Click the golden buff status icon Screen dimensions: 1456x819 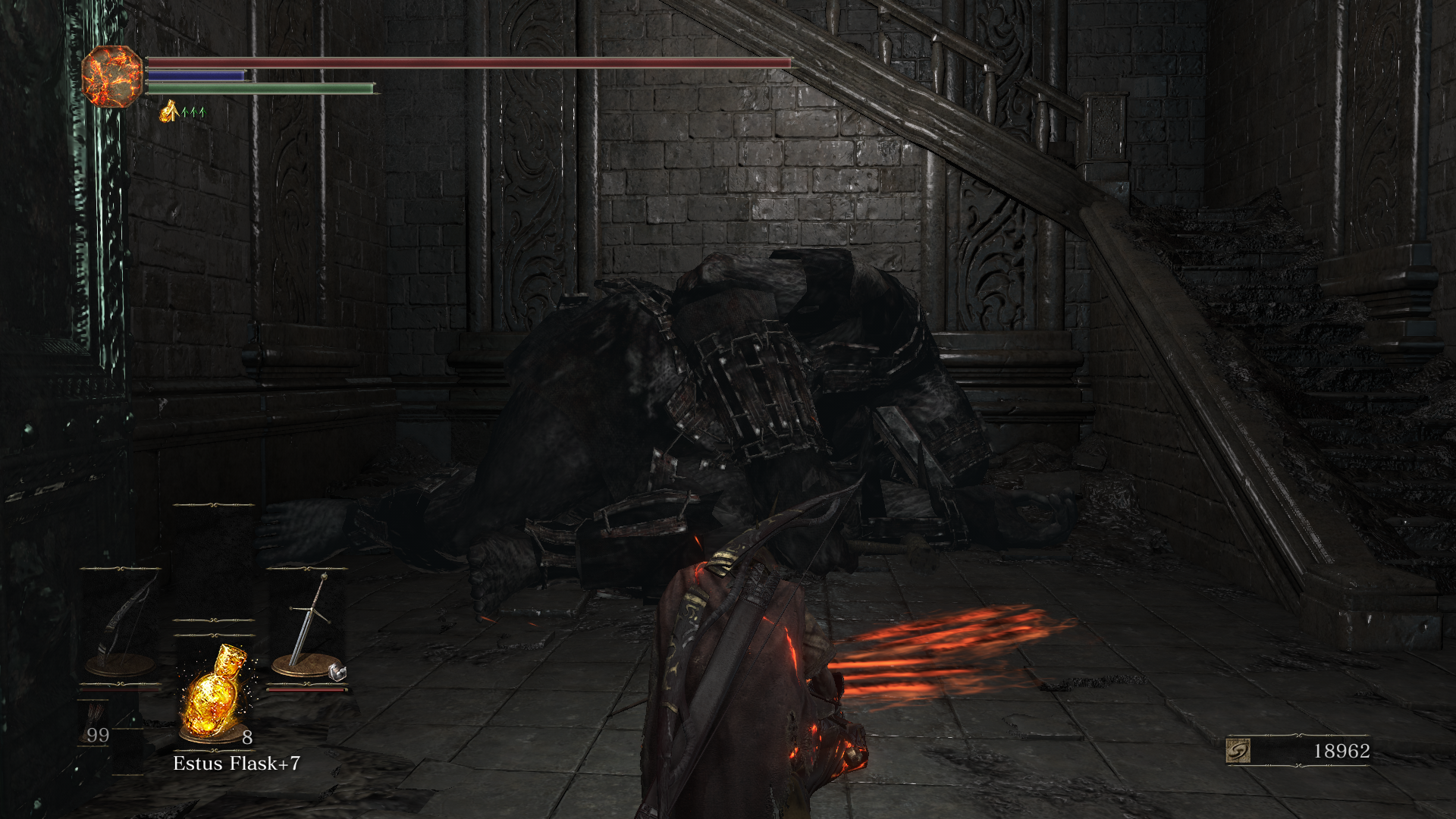(169, 112)
